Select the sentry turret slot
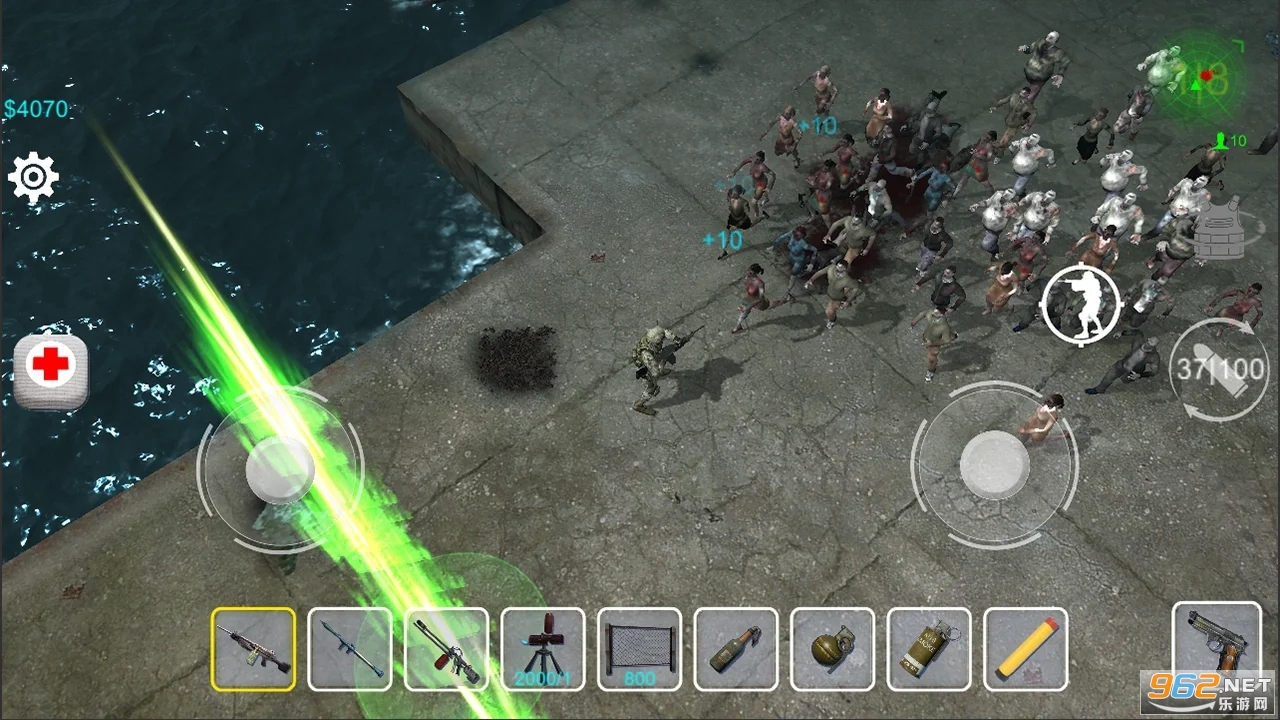 543,649
